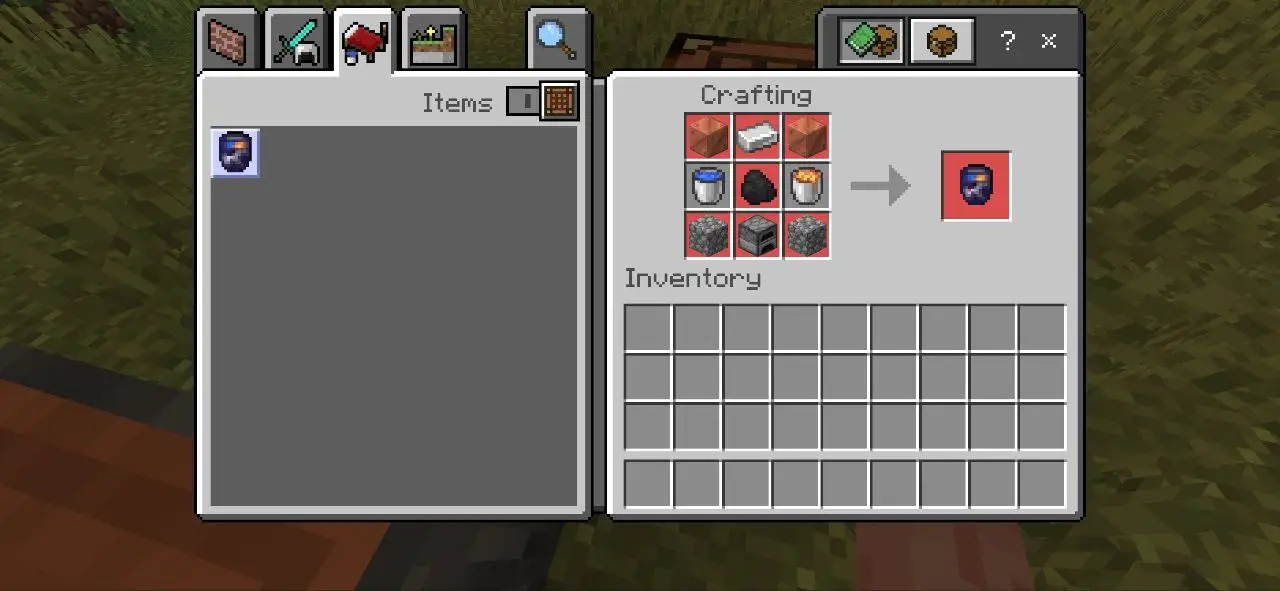Open help with the question mark button
The width and height of the screenshot is (1280, 591).
coord(1008,41)
